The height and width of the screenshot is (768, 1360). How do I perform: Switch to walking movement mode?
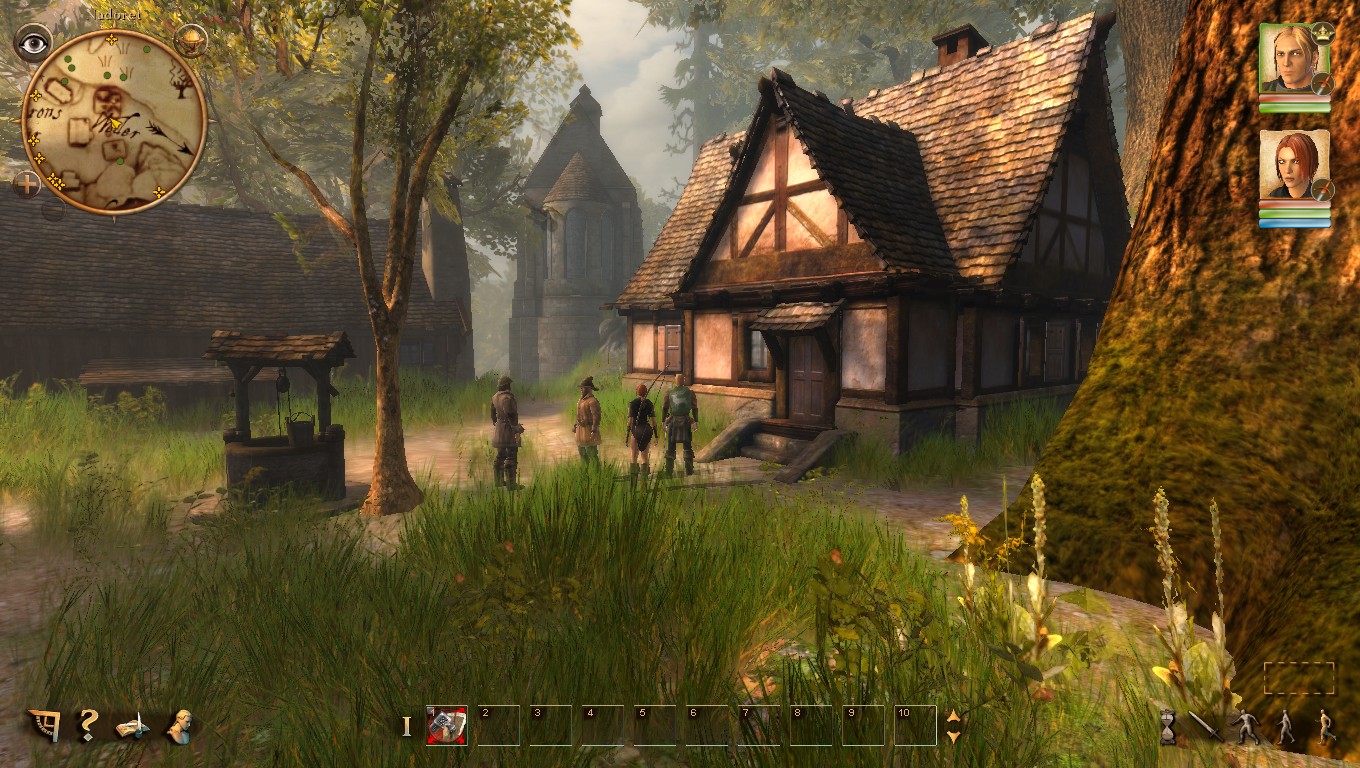point(1286,725)
